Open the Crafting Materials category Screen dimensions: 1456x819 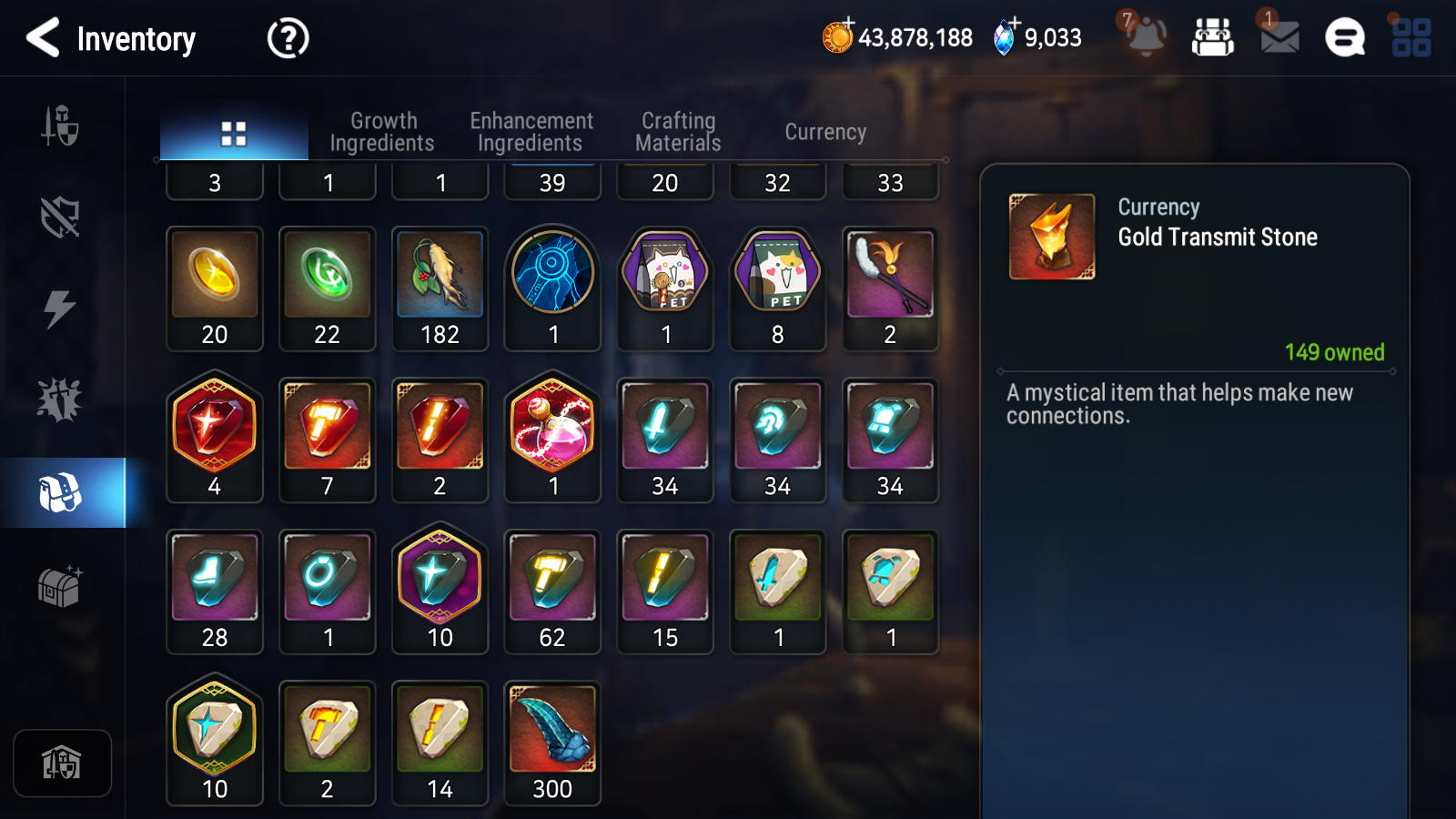[x=679, y=131]
